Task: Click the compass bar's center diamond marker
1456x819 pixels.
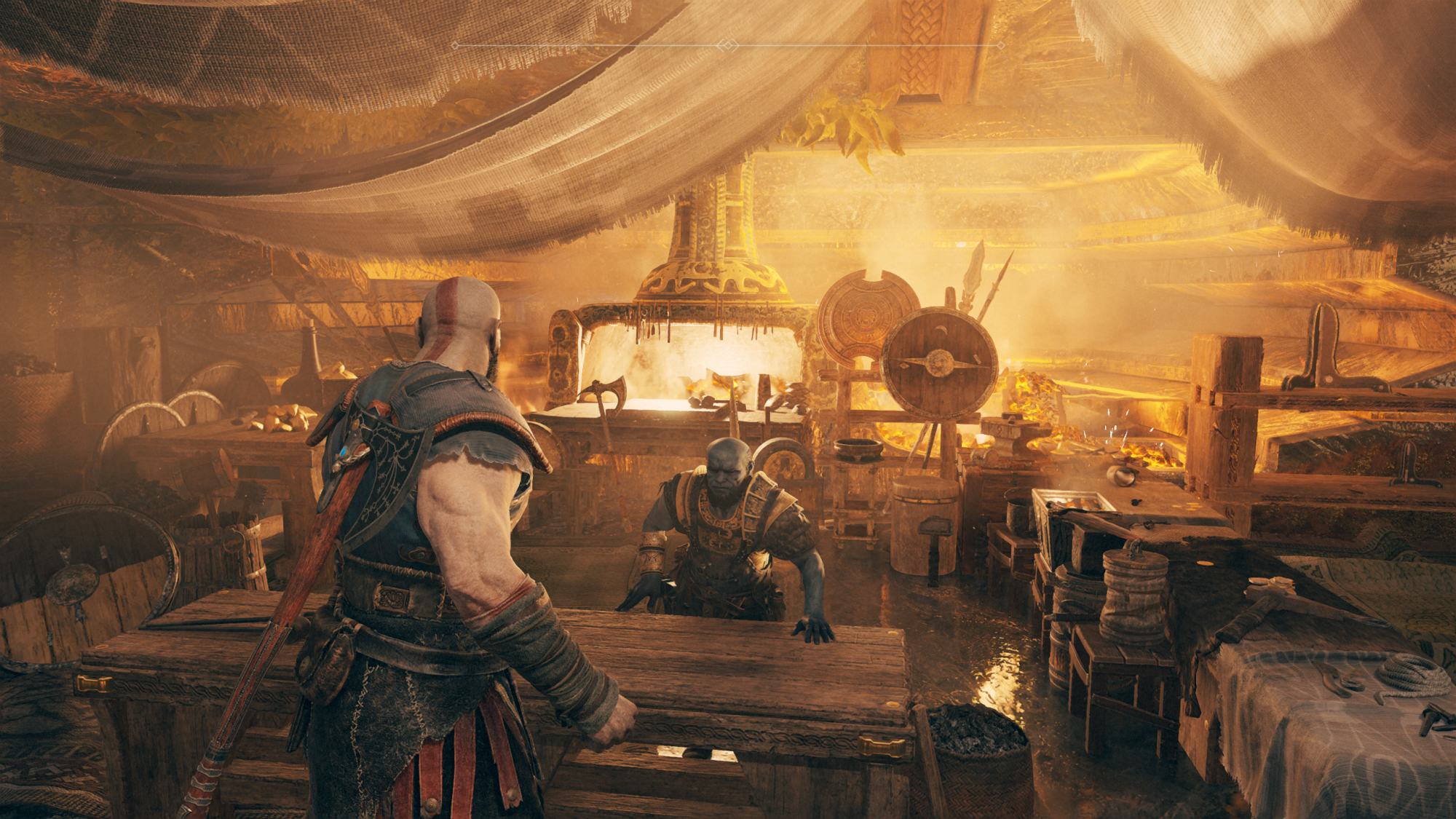Action: coord(727,45)
